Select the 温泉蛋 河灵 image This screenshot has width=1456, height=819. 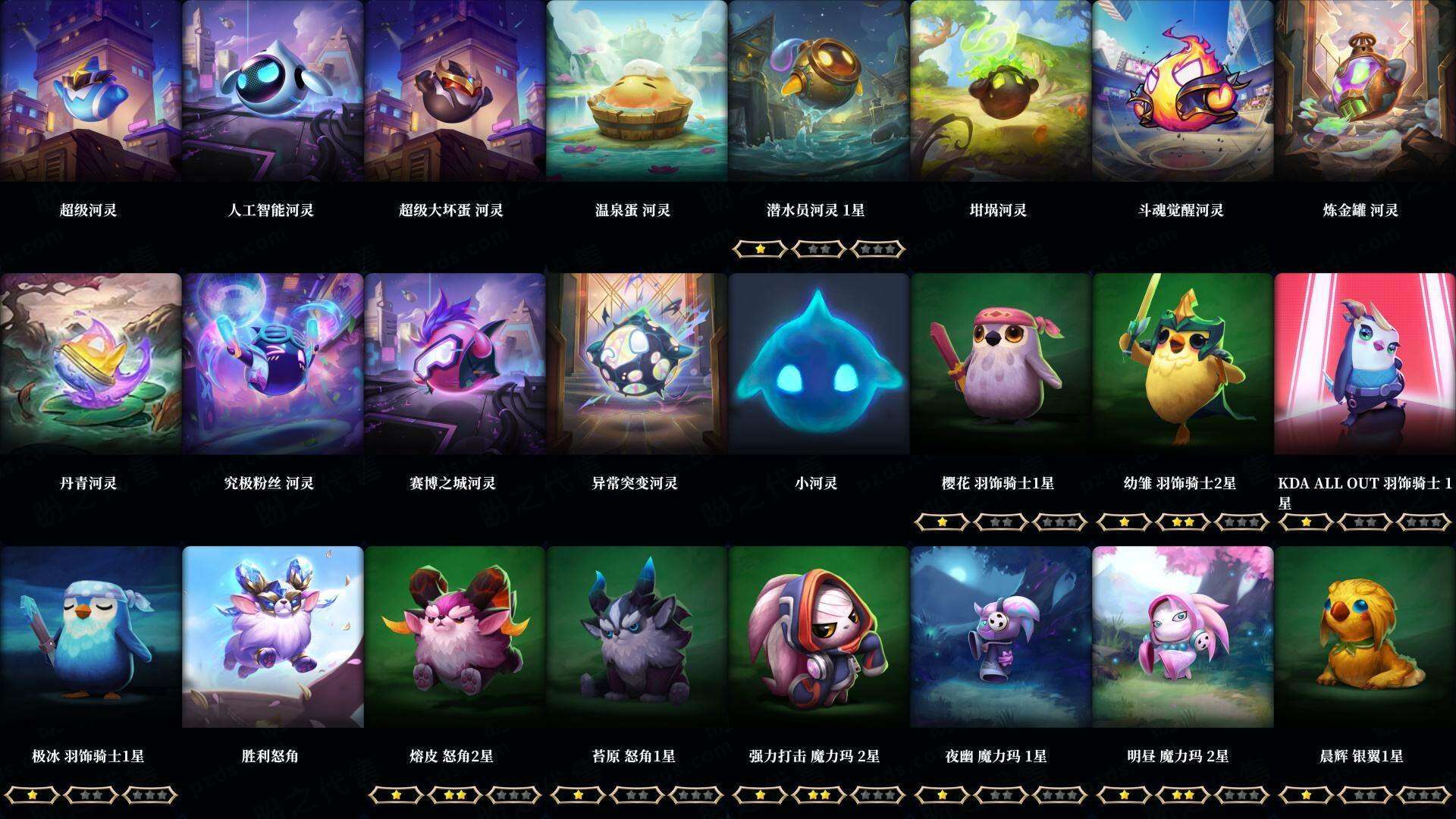[x=637, y=91]
